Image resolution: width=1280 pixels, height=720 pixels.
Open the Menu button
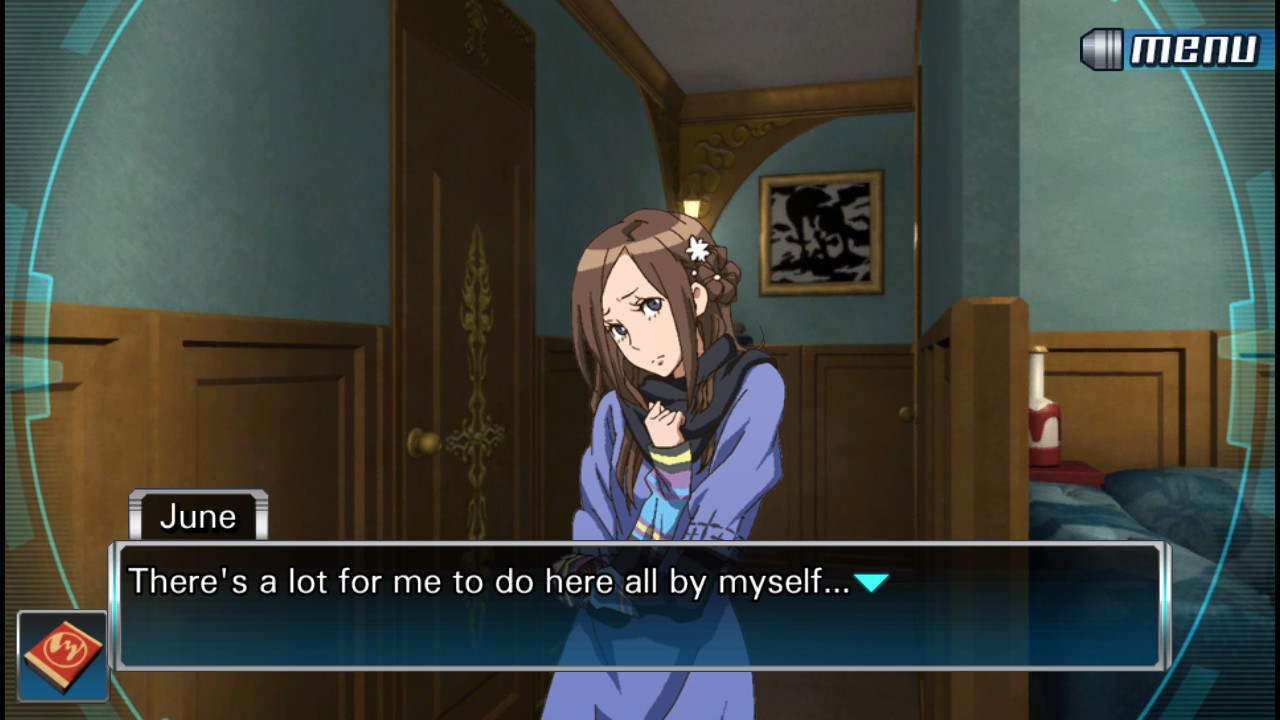tap(1171, 49)
